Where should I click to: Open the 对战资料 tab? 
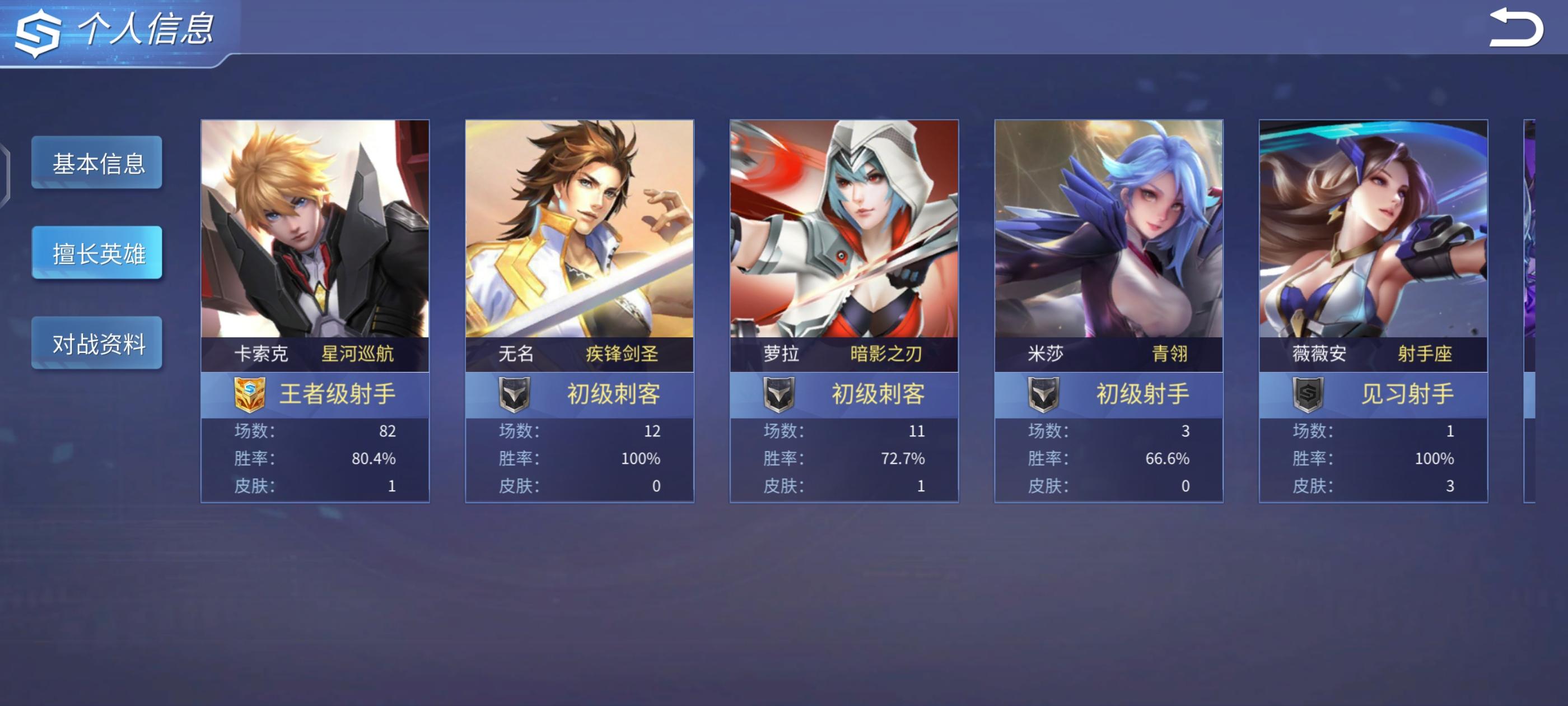[x=97, y=343]
